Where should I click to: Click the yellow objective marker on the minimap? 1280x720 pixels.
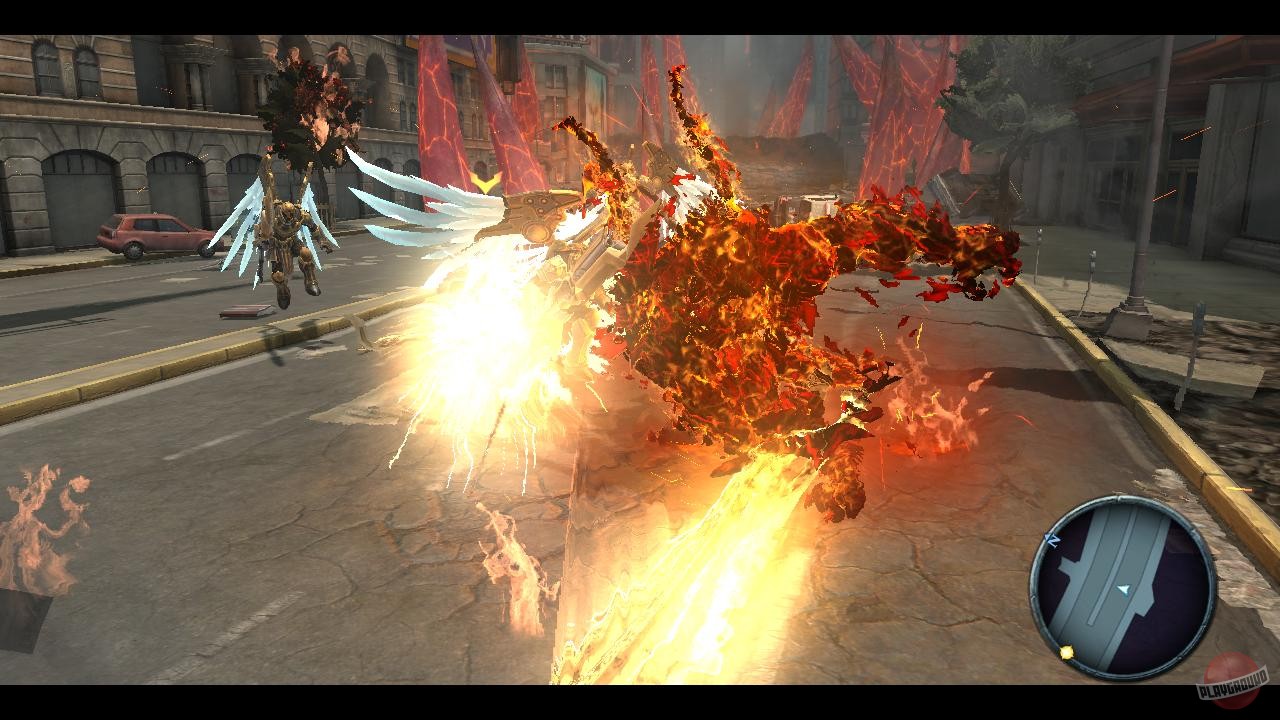(1066, 651)
